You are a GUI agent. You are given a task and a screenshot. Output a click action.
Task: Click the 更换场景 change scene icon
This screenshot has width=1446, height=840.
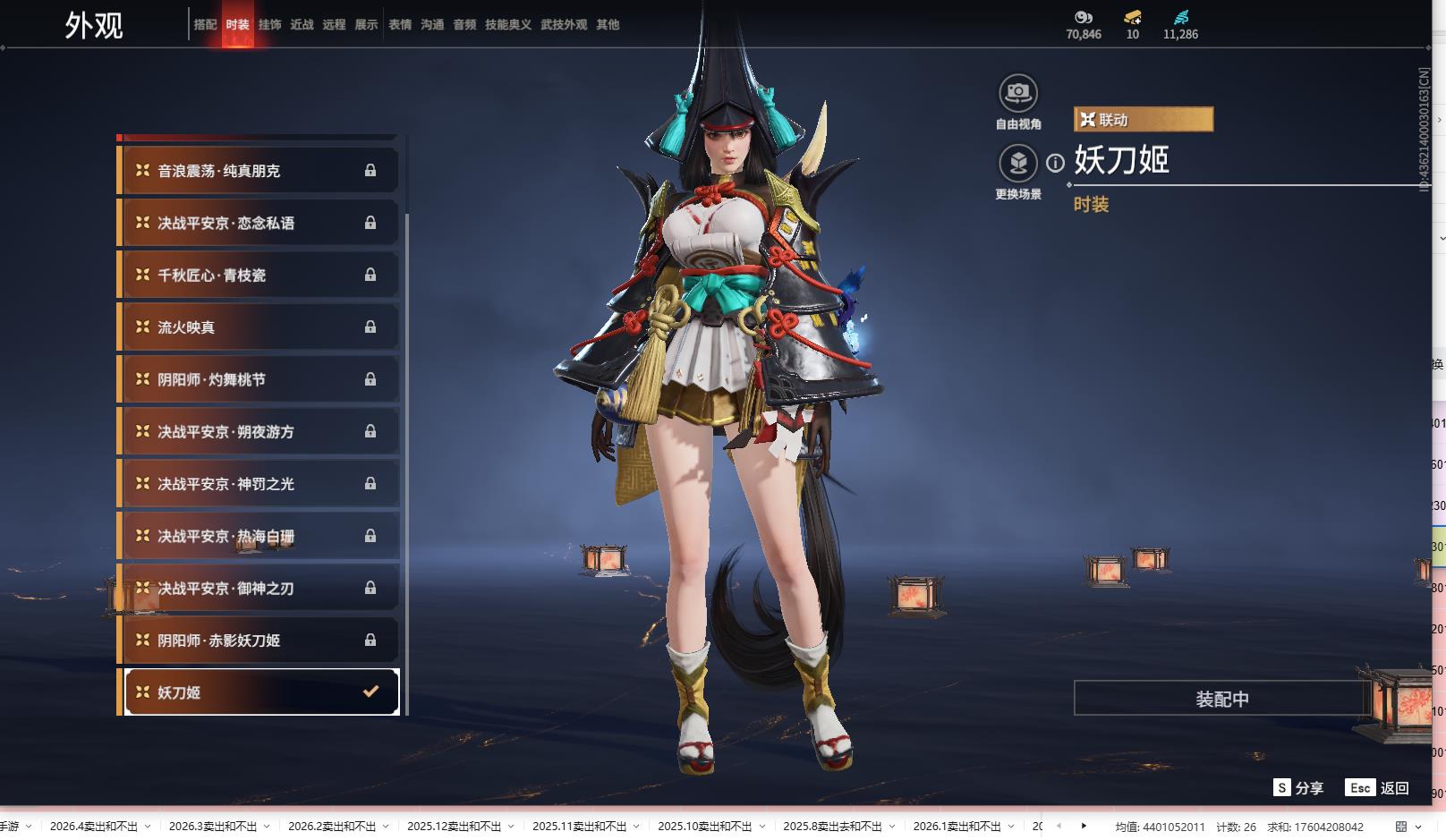pyautogui.click(x=1018, y=163)
